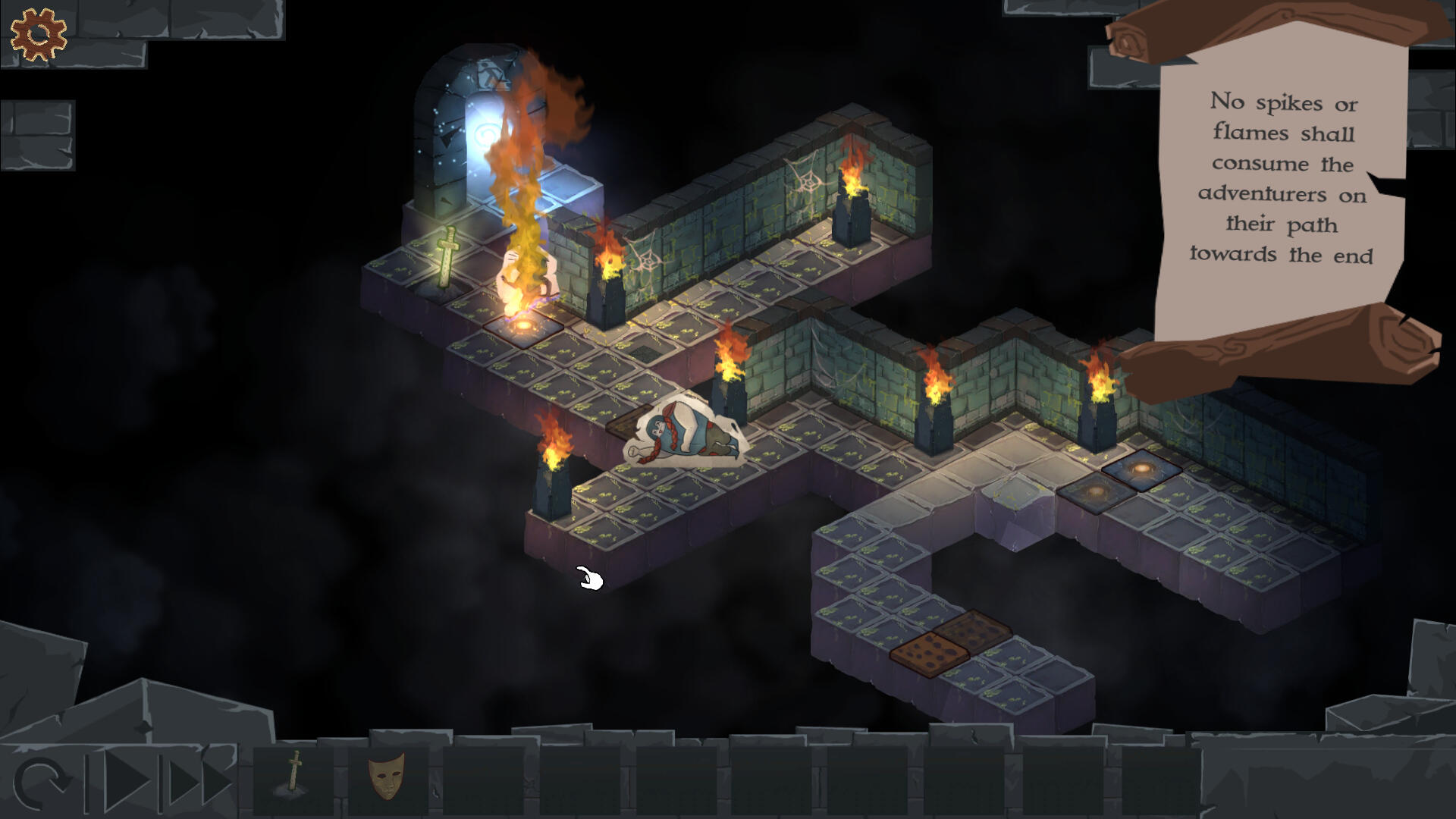Activate the fast-forward double arrow
This screenshot has width=1456, height=819.
pyautogui.click(x=199, y=781)
